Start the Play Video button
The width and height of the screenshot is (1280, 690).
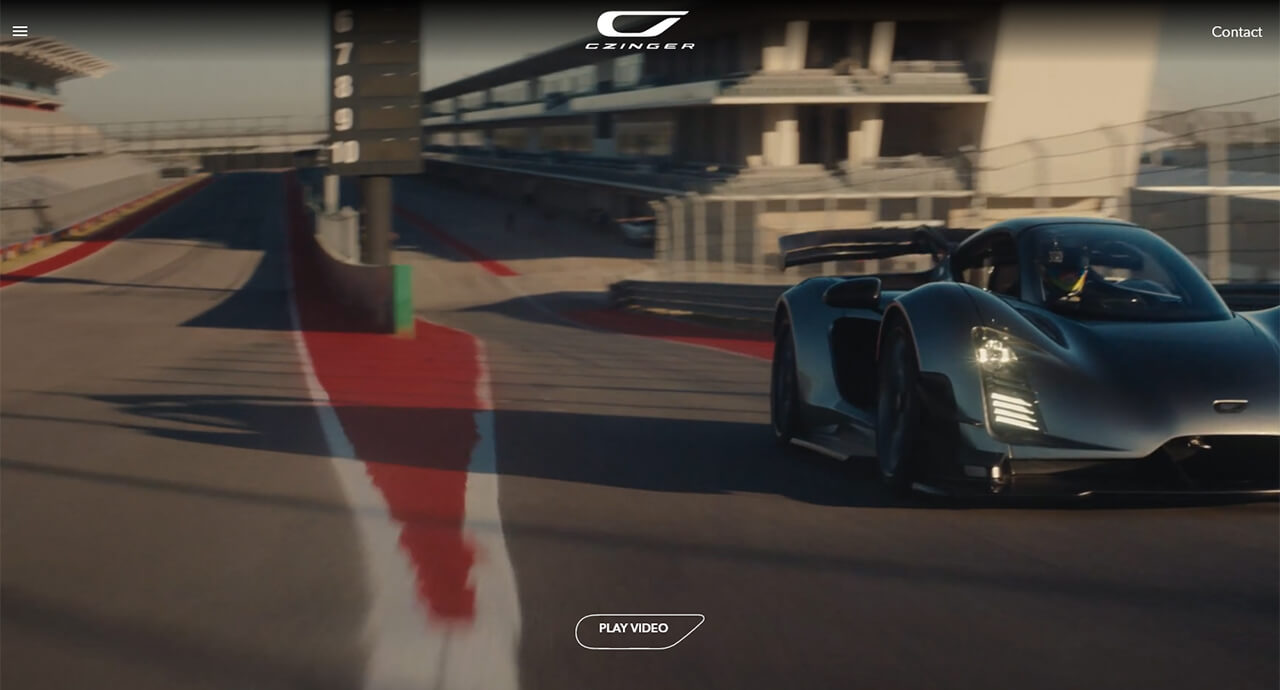(639, 630)
